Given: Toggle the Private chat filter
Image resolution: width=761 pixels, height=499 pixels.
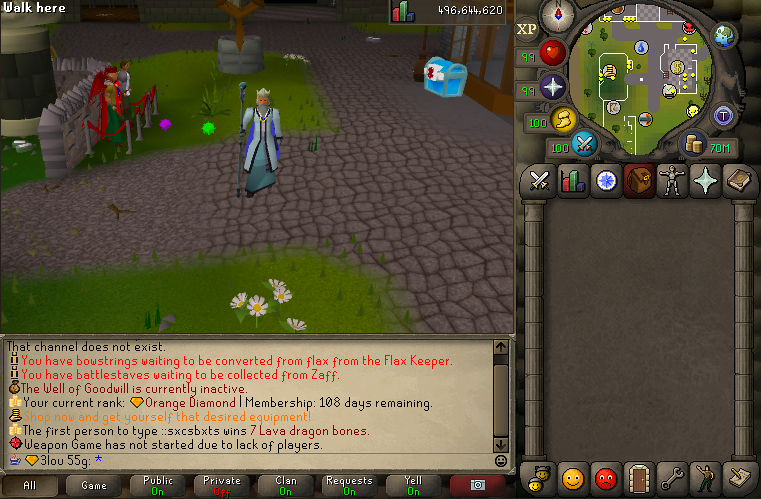Looking at the screenshot, I should [x=222, y=485].
